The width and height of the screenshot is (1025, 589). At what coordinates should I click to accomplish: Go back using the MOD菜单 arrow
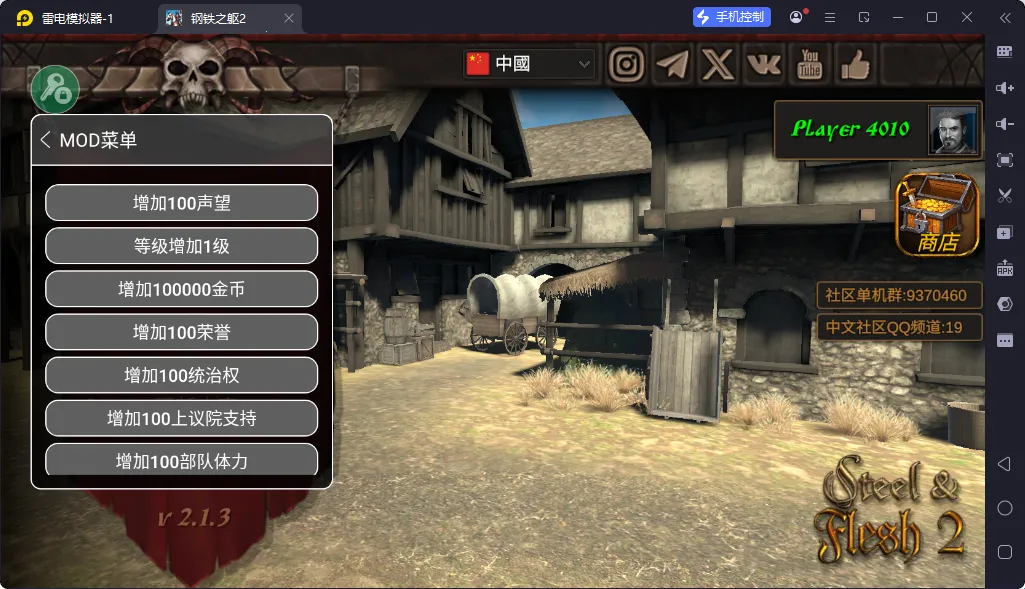[45, 140]
